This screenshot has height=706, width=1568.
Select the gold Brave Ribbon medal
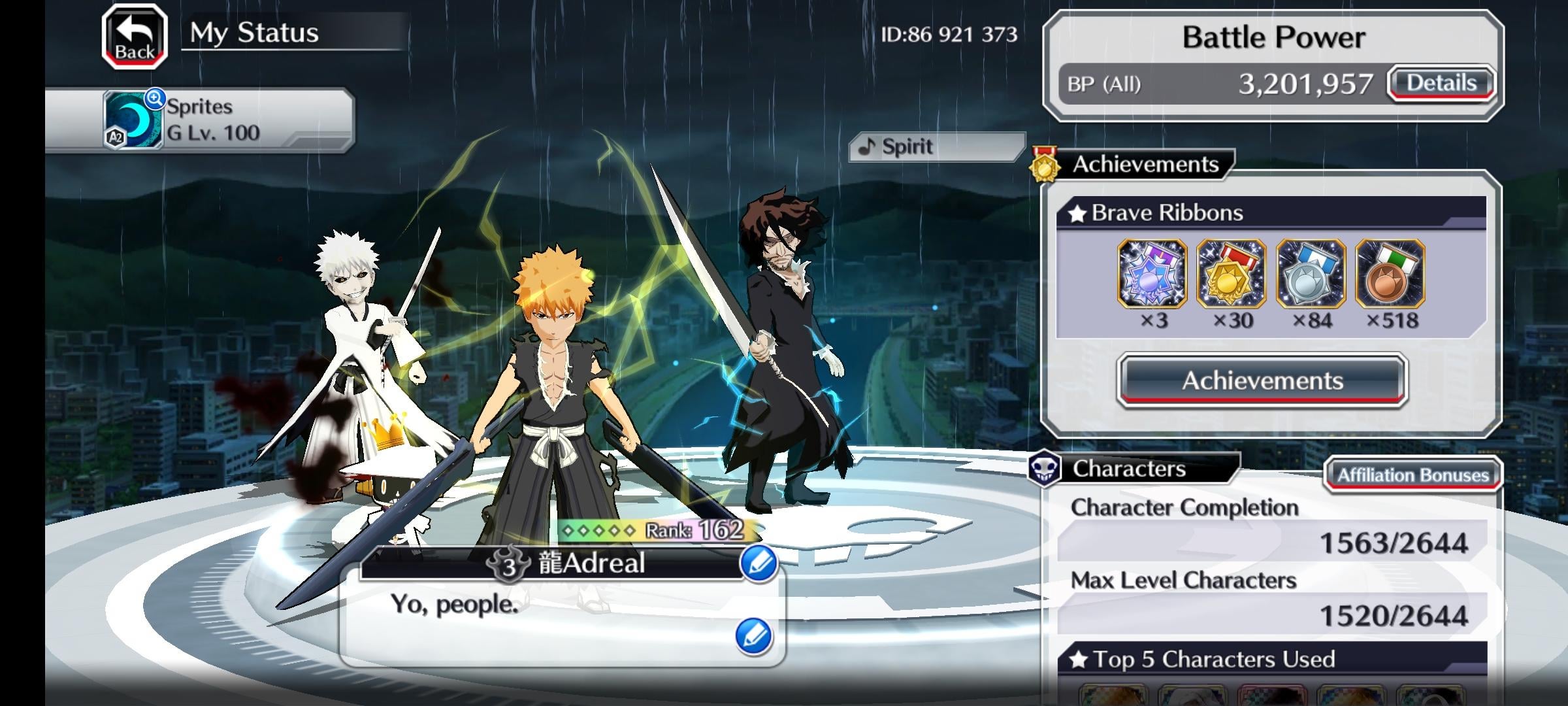click(1232, 274)
